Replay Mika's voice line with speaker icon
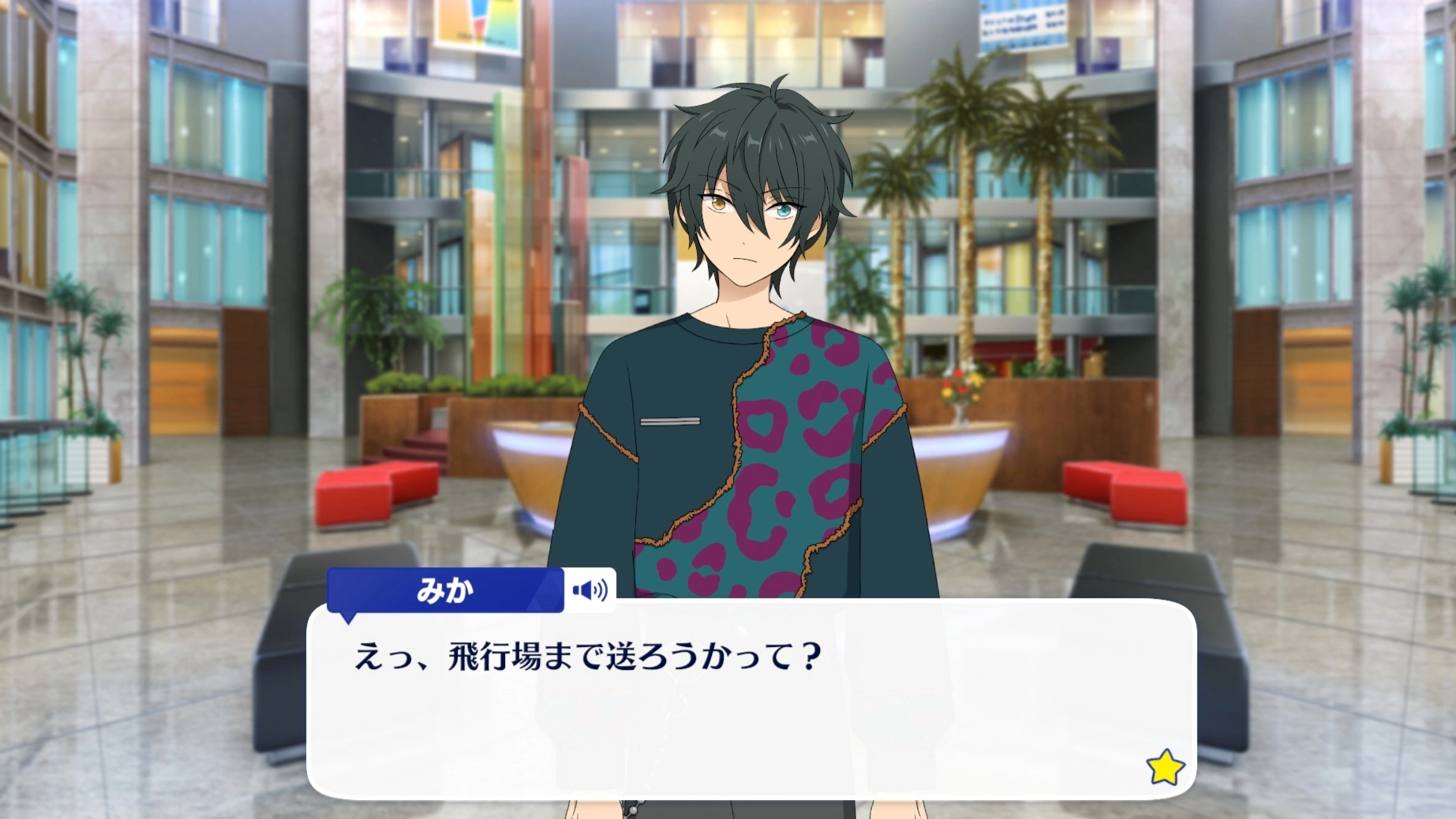This screenshot has height=819, width=1456. (x=590, y=590)
